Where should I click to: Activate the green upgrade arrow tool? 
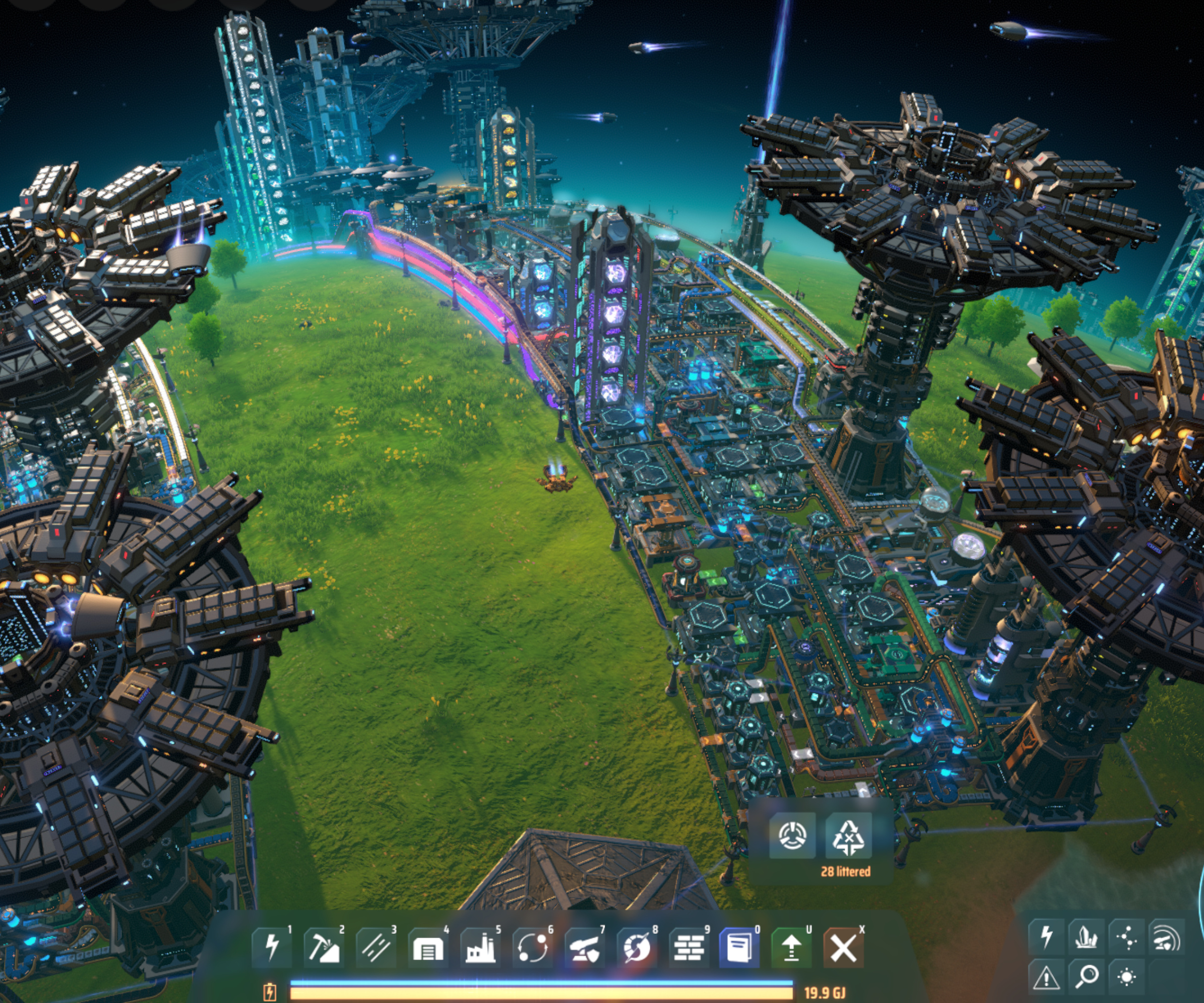click(792, 947)
